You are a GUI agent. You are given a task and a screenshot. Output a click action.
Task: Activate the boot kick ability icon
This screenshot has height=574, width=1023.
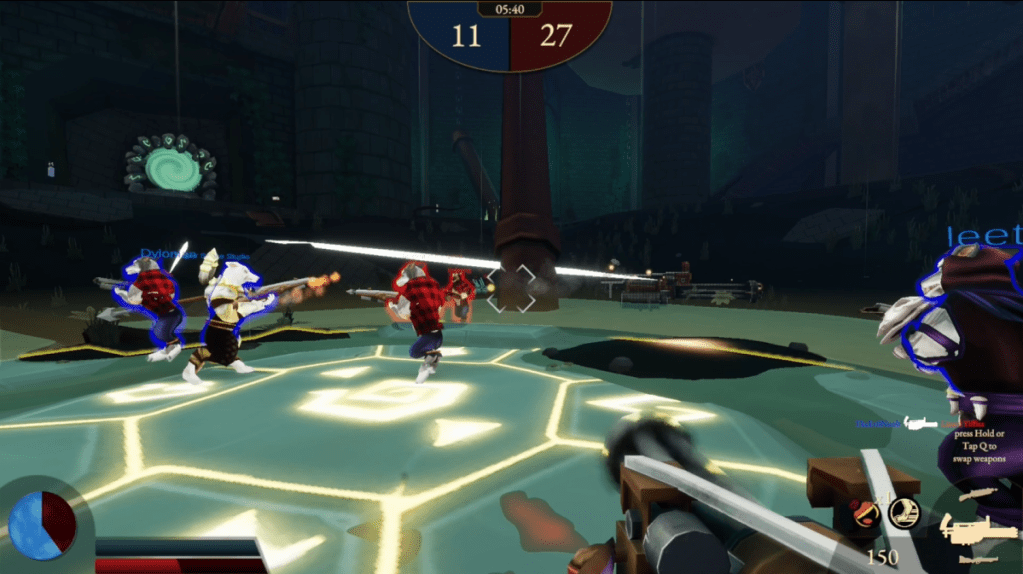point(903,512)
